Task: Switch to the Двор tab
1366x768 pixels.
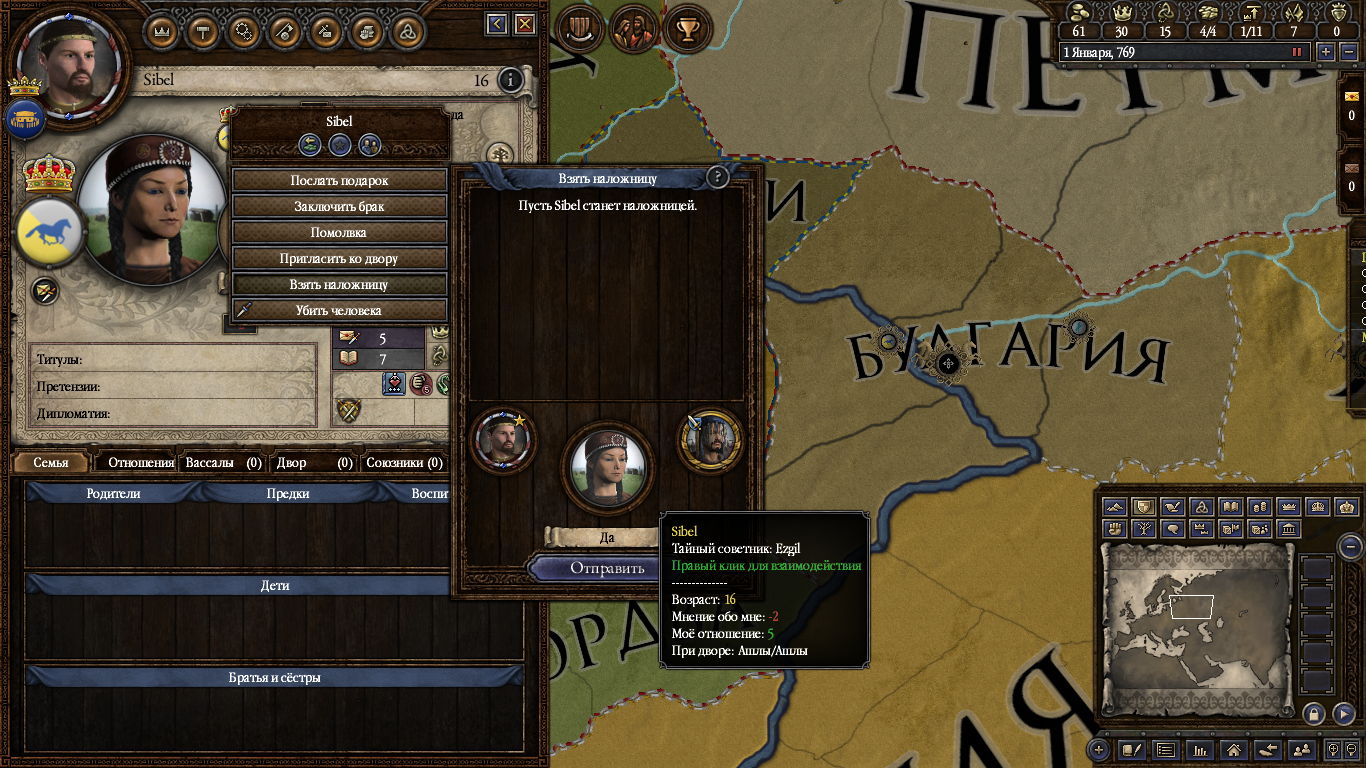Action: [316, 463]
